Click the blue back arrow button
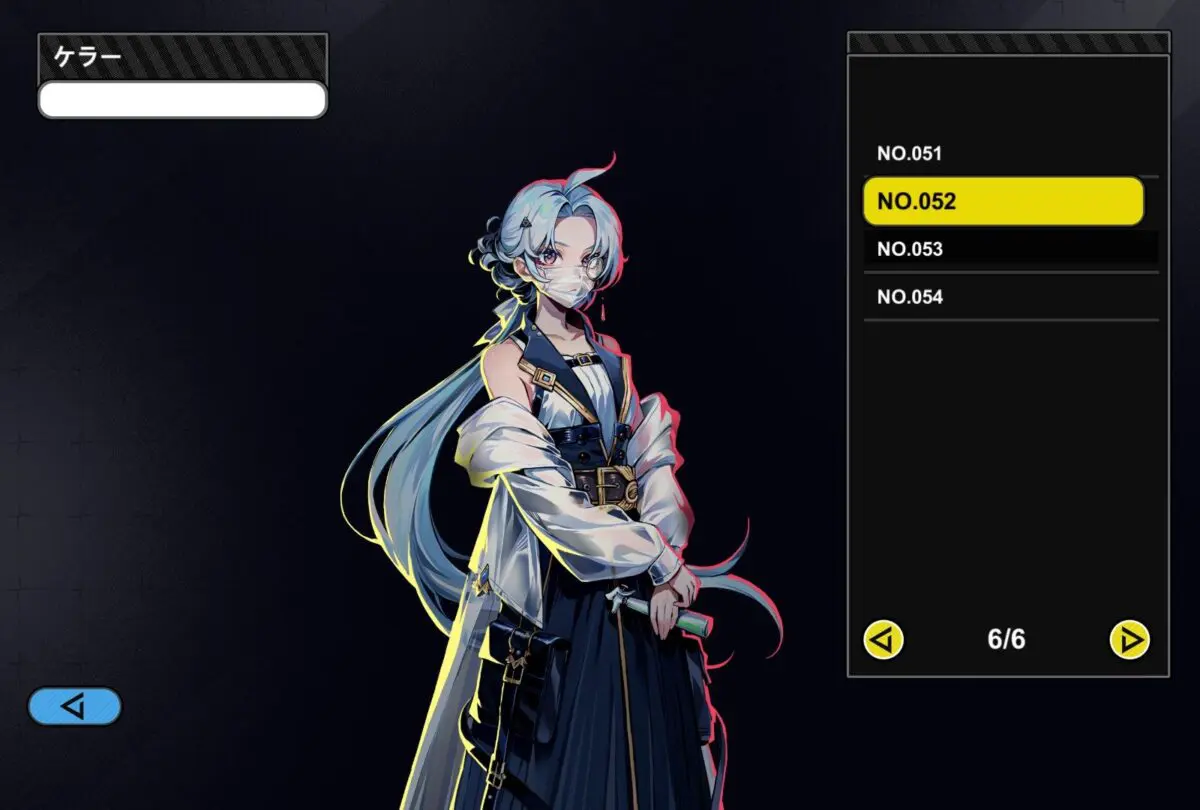 coord(75,706)
